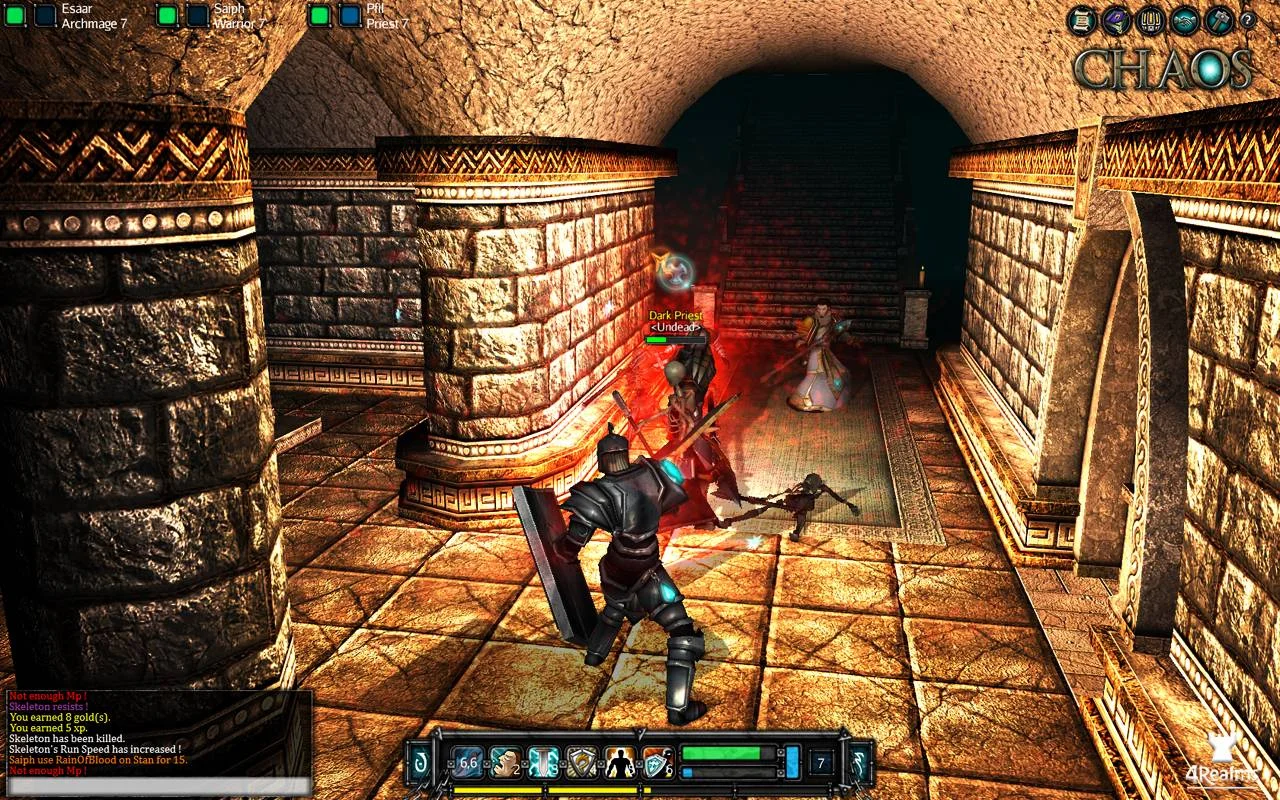Open the inventory armor icon
The height and width of the screenshot is (800, 1280).
pyautogui.click(x=1150, y=18)
